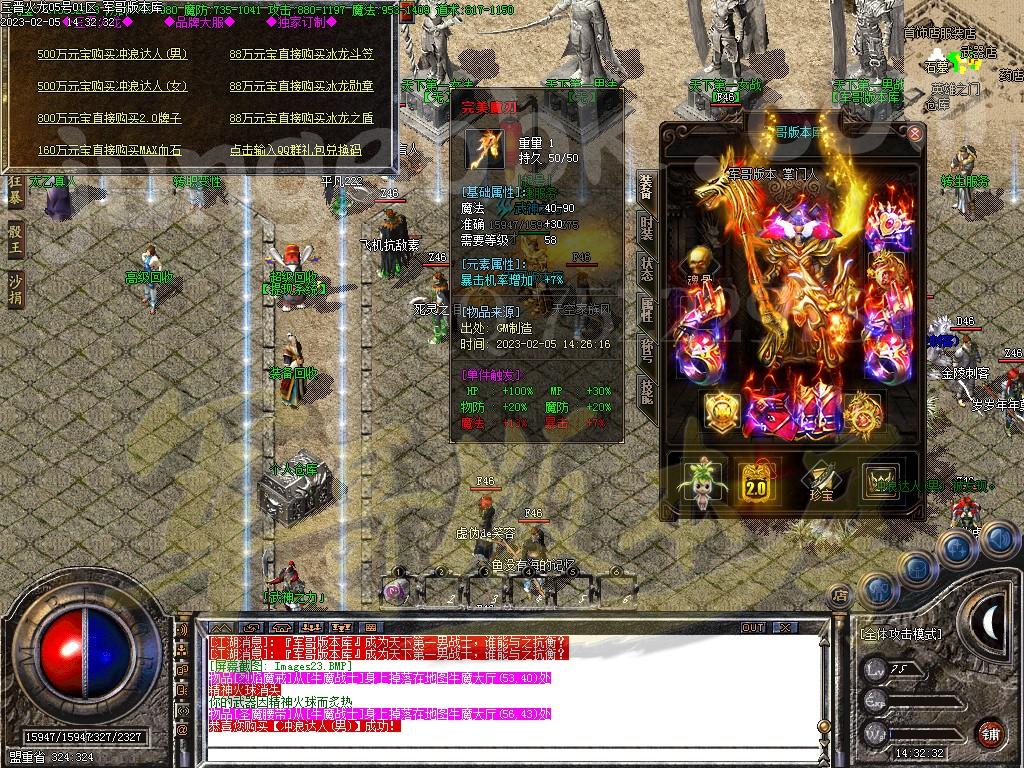Buy 冲浪达人(女) for 500万元宝
The image size is (1024, 768).
pos(112,86)
